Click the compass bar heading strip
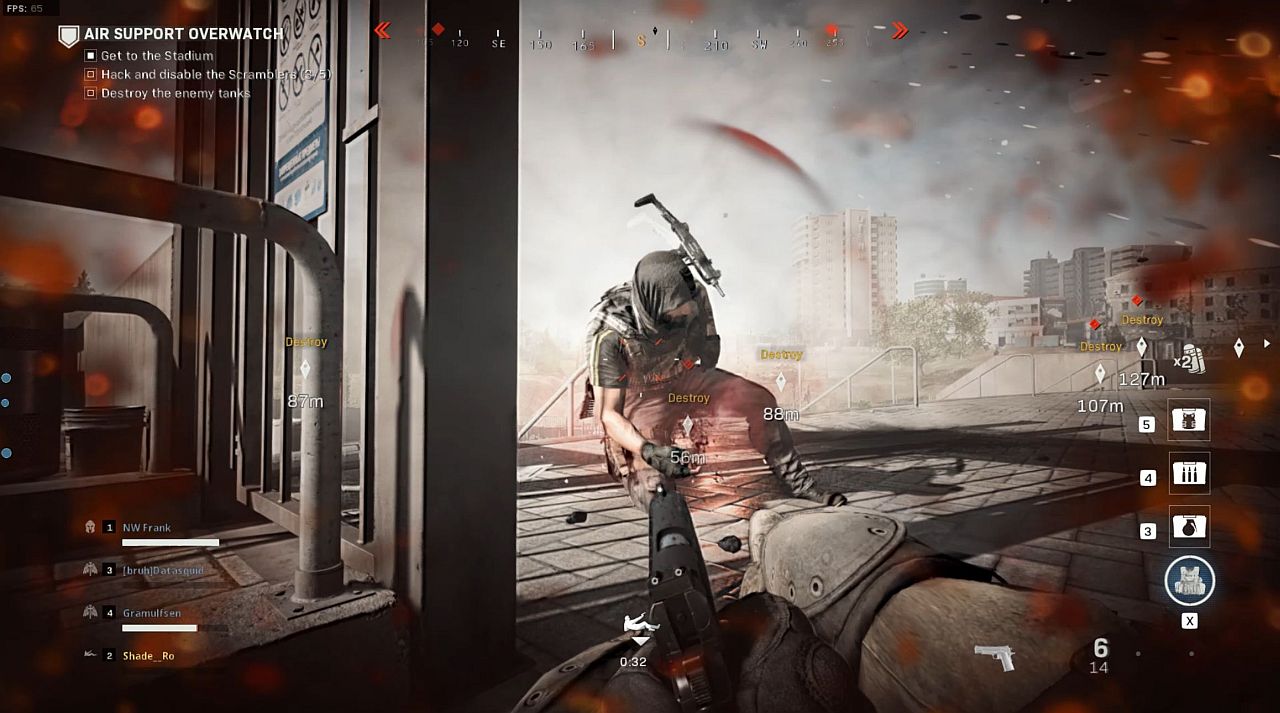The height and width of the screenshot is (713, 1280). 640,40
